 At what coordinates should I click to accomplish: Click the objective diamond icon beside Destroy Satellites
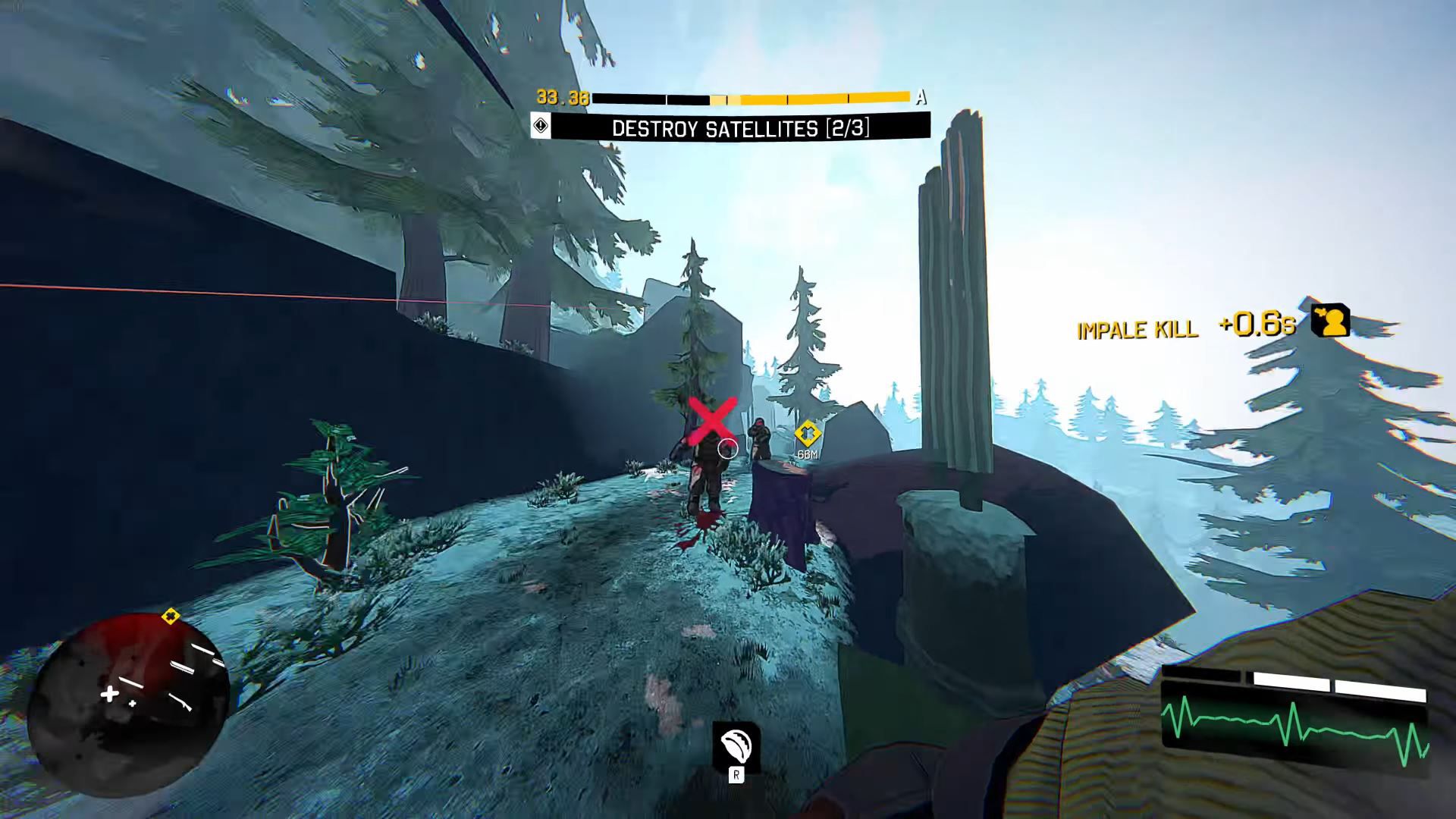[541, 125]
